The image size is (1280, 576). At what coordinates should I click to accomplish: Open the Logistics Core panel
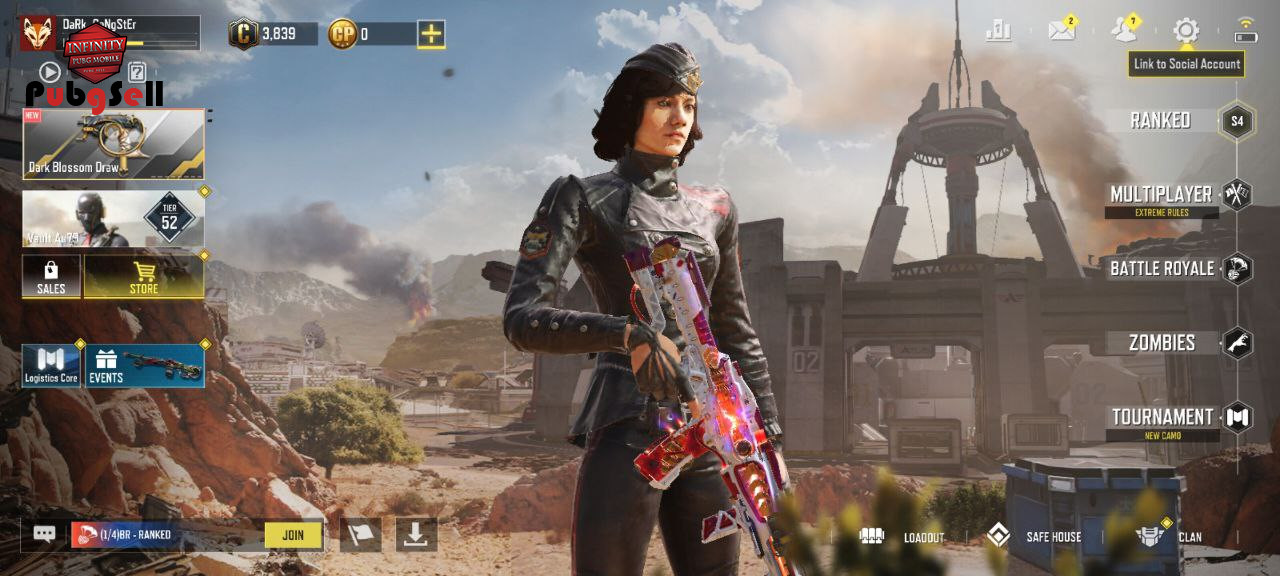tap(51, 366)
